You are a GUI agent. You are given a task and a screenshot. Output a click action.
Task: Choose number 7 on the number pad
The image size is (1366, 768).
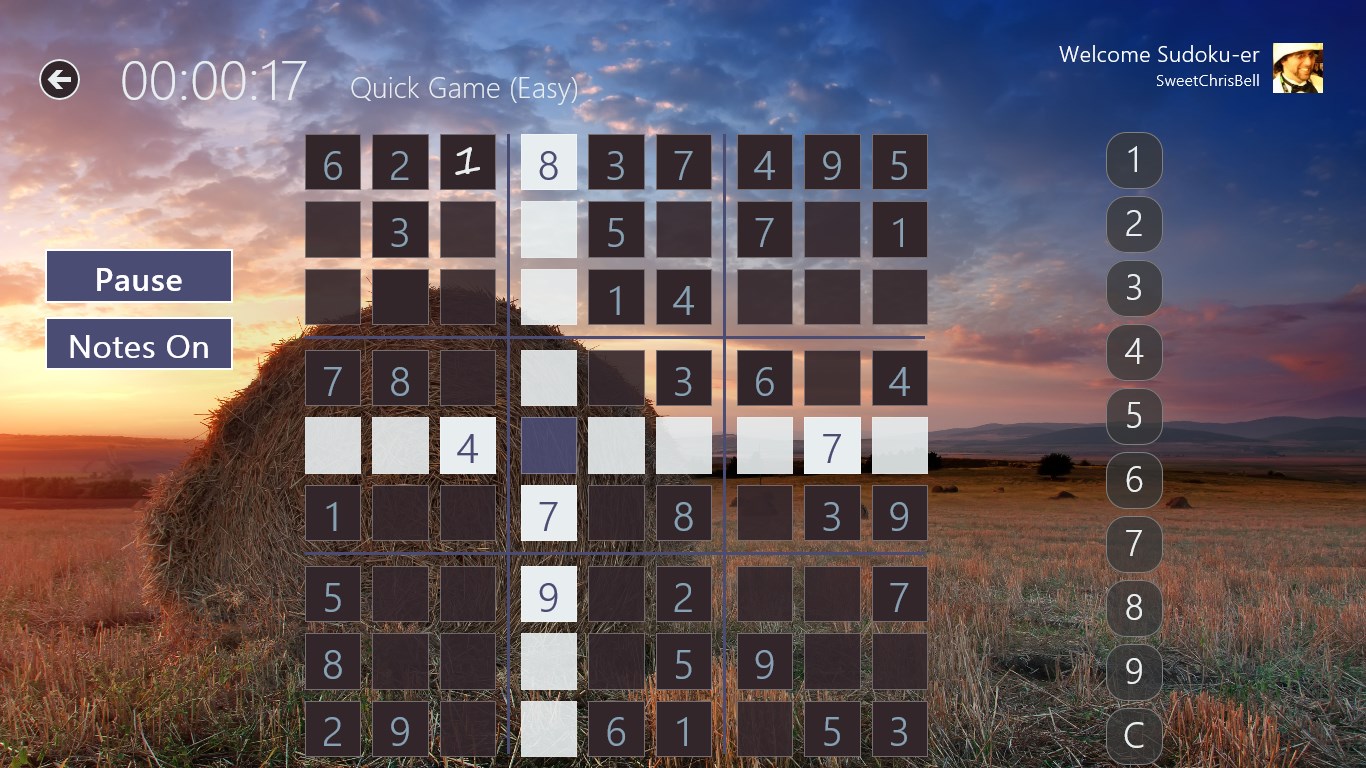click(x=1134, y=544)
